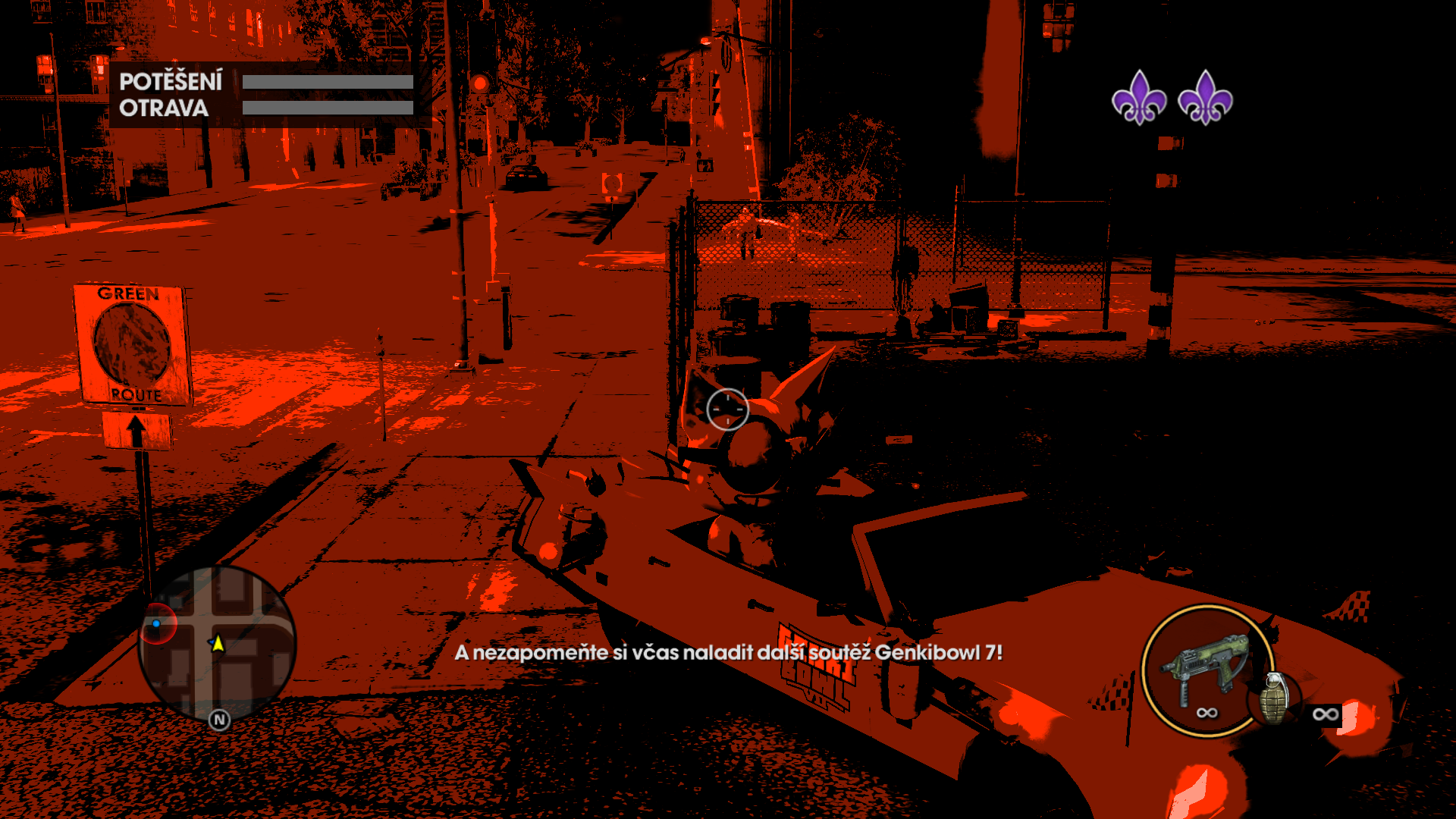Click the yellow player arrow on minimap
Image resolution: width=1456 pixels, height=819 pixels.
point(218,644)
